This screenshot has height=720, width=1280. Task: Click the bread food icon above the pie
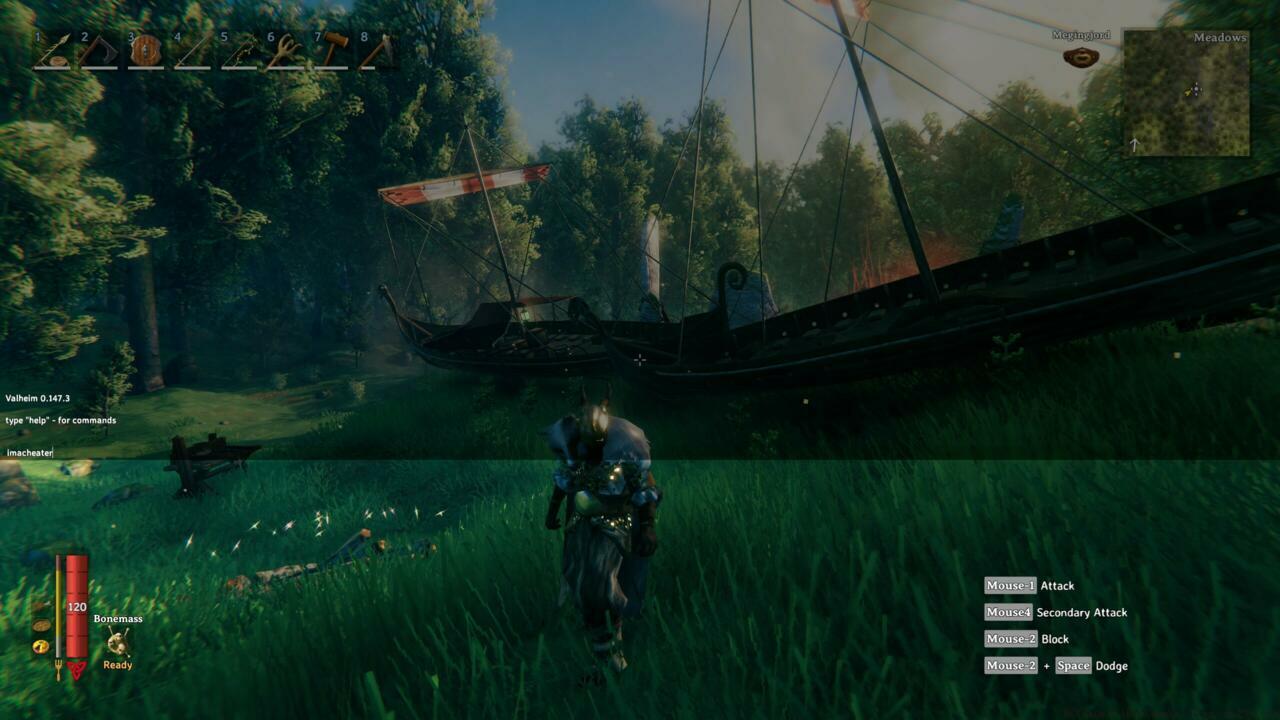(x=41, y=625)
